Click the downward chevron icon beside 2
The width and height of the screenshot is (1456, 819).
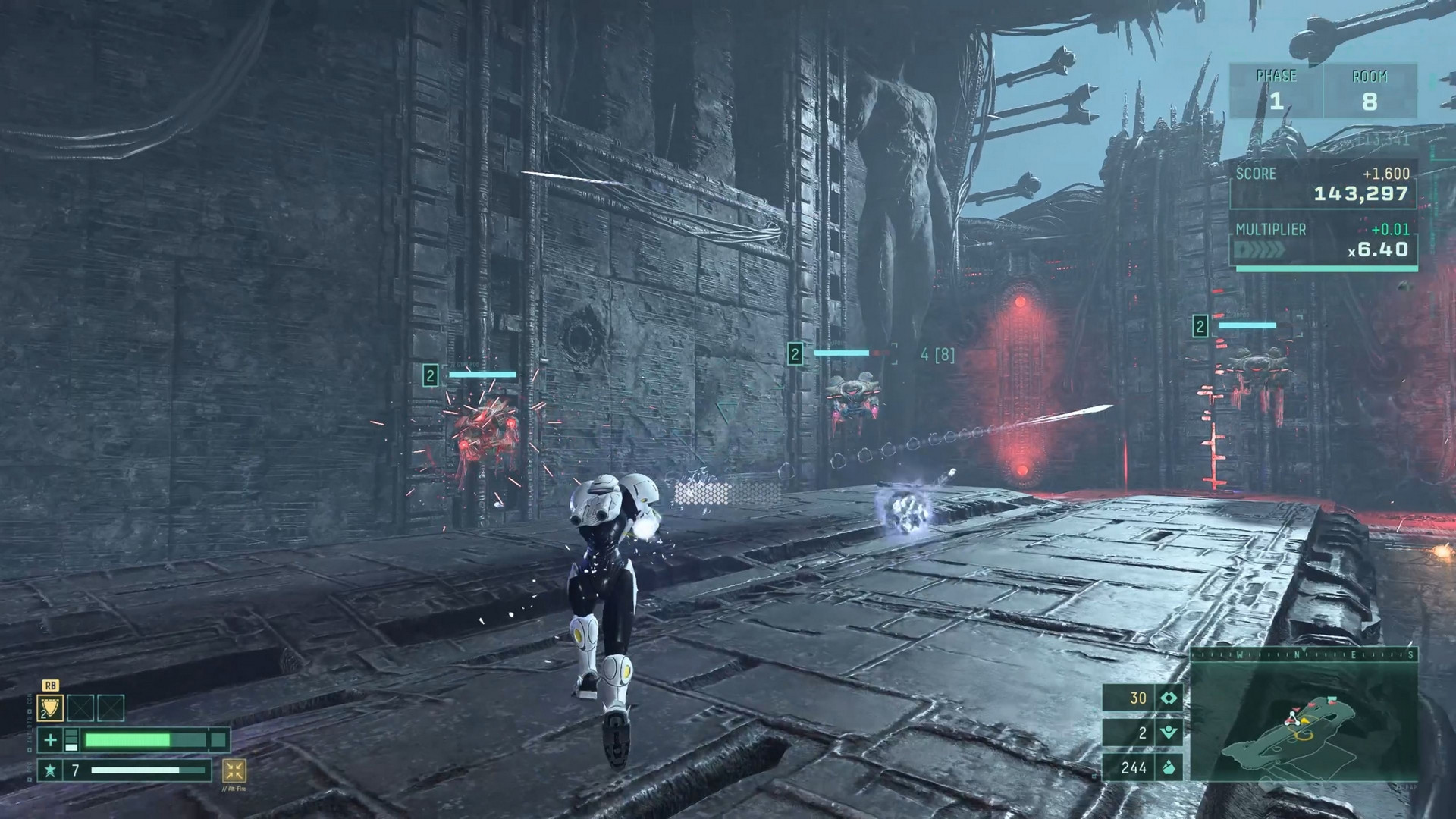pos(1169,733)
